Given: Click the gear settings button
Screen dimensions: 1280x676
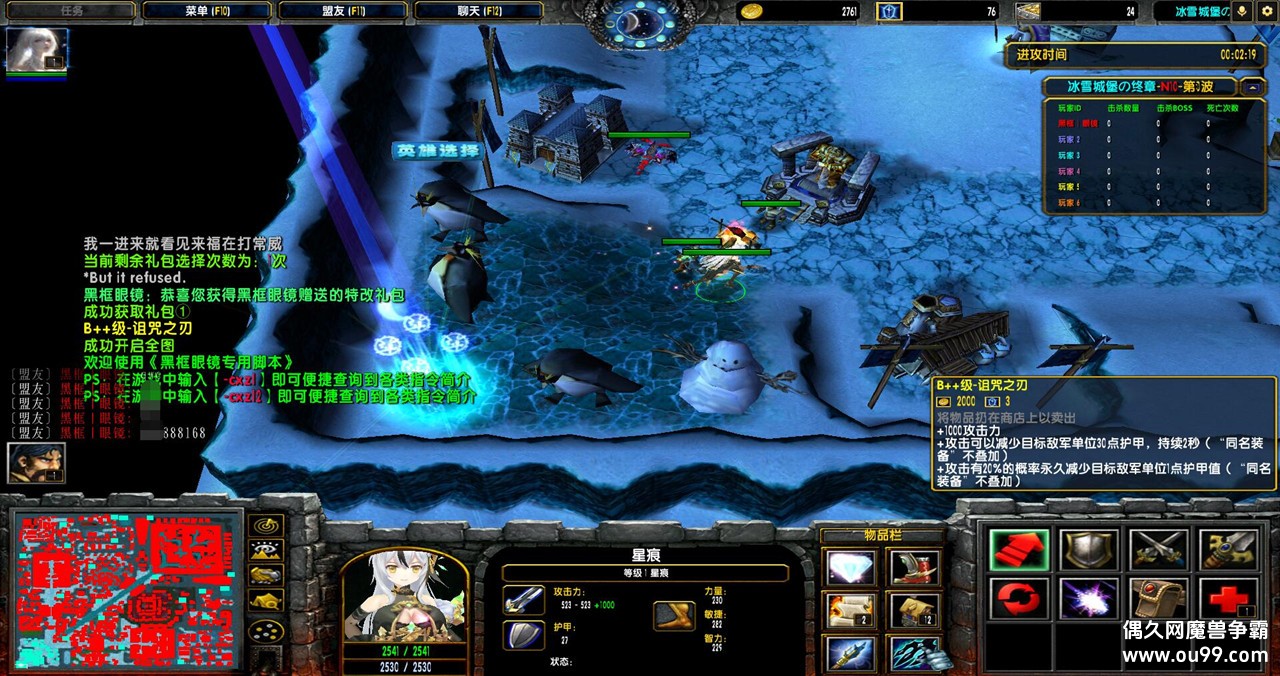Looking at the screenshot, I should (1266, 11).
